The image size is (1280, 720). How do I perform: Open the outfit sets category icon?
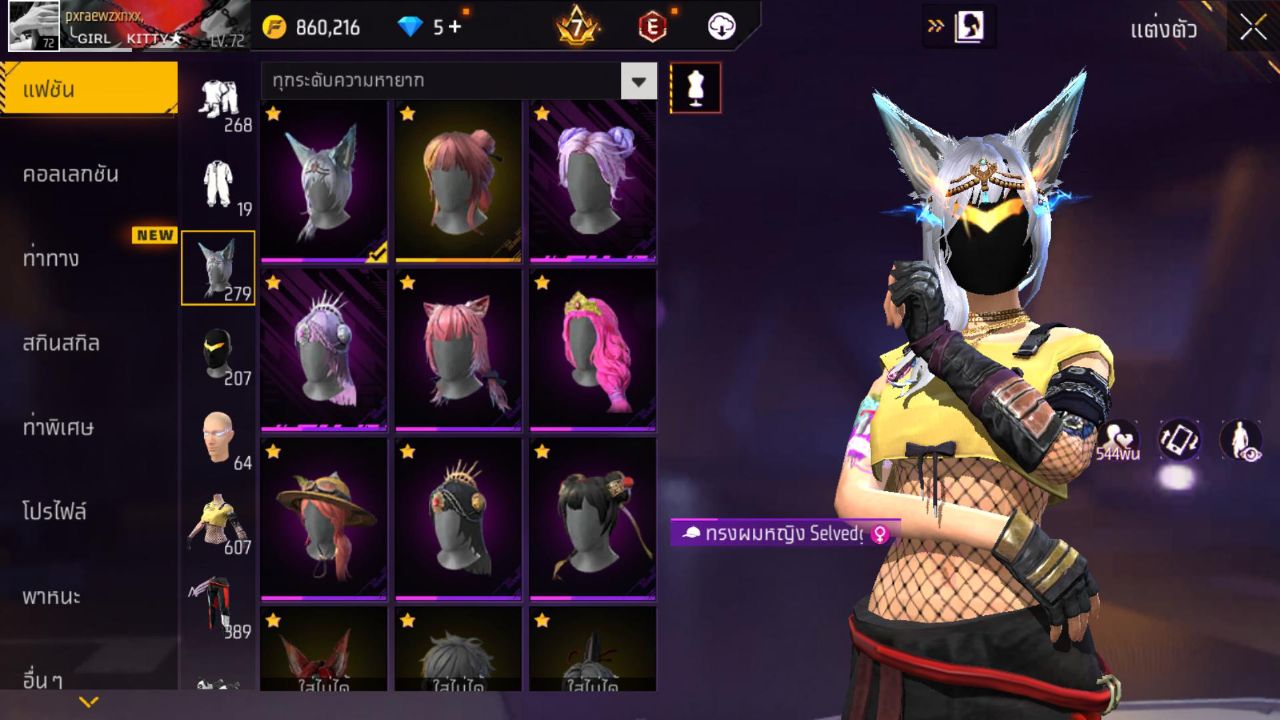218,100
